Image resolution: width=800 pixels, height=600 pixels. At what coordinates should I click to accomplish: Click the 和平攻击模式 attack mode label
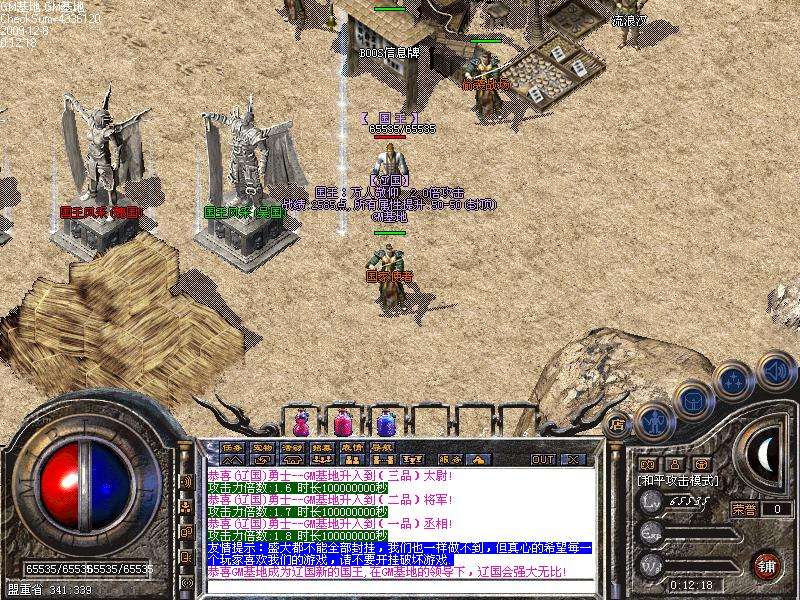point(677,481)
